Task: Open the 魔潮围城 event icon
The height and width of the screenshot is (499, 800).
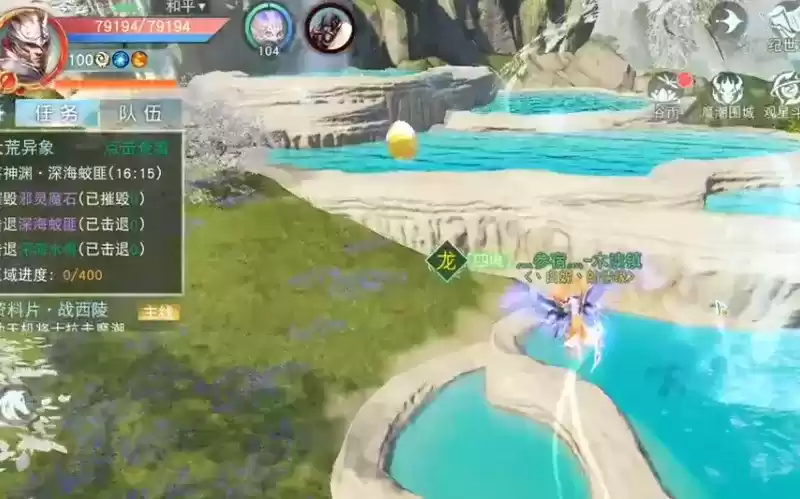Action: pyautogui.click(x=727, y=95)
